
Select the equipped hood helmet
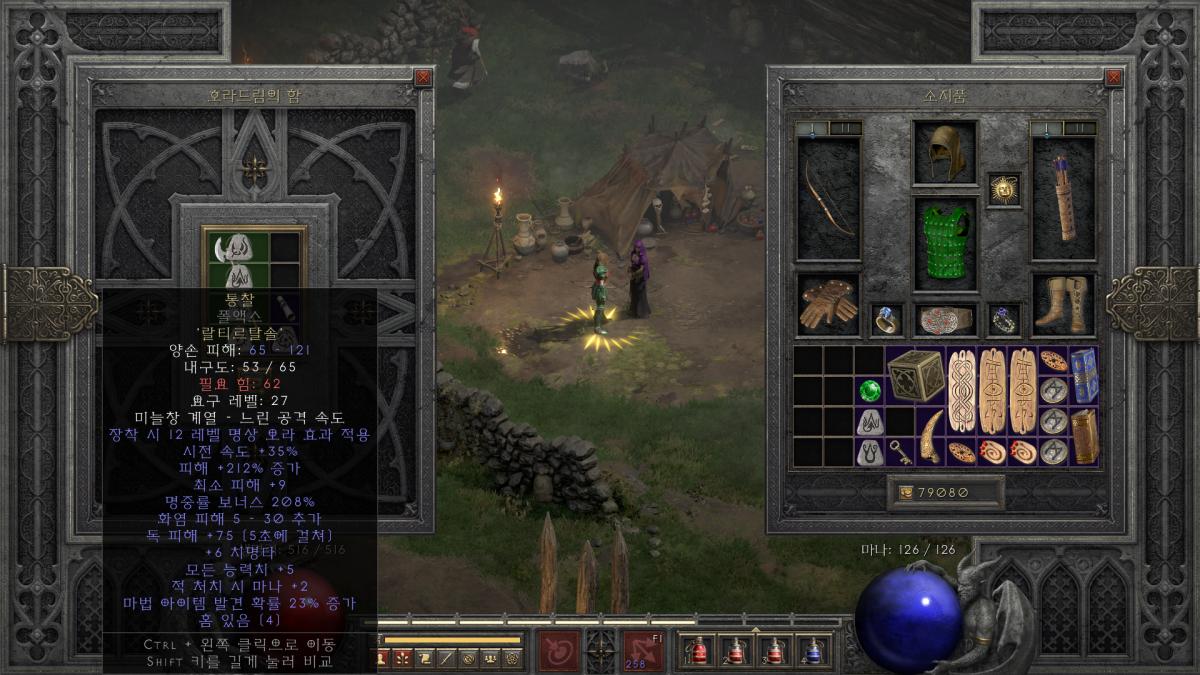[x=944, y=152]
